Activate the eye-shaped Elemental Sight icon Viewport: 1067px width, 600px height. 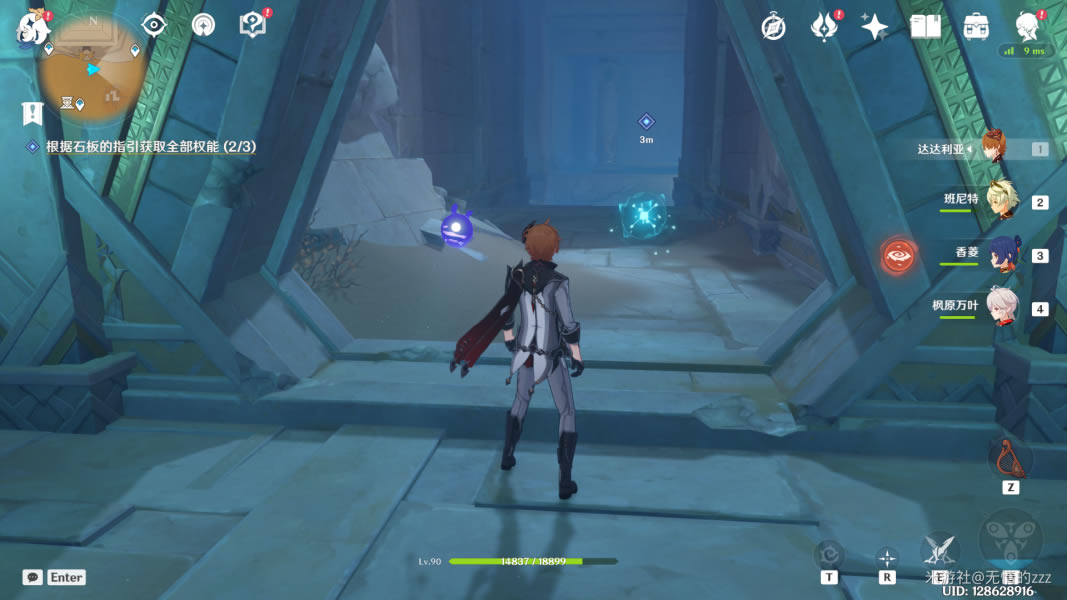[153, 25]
